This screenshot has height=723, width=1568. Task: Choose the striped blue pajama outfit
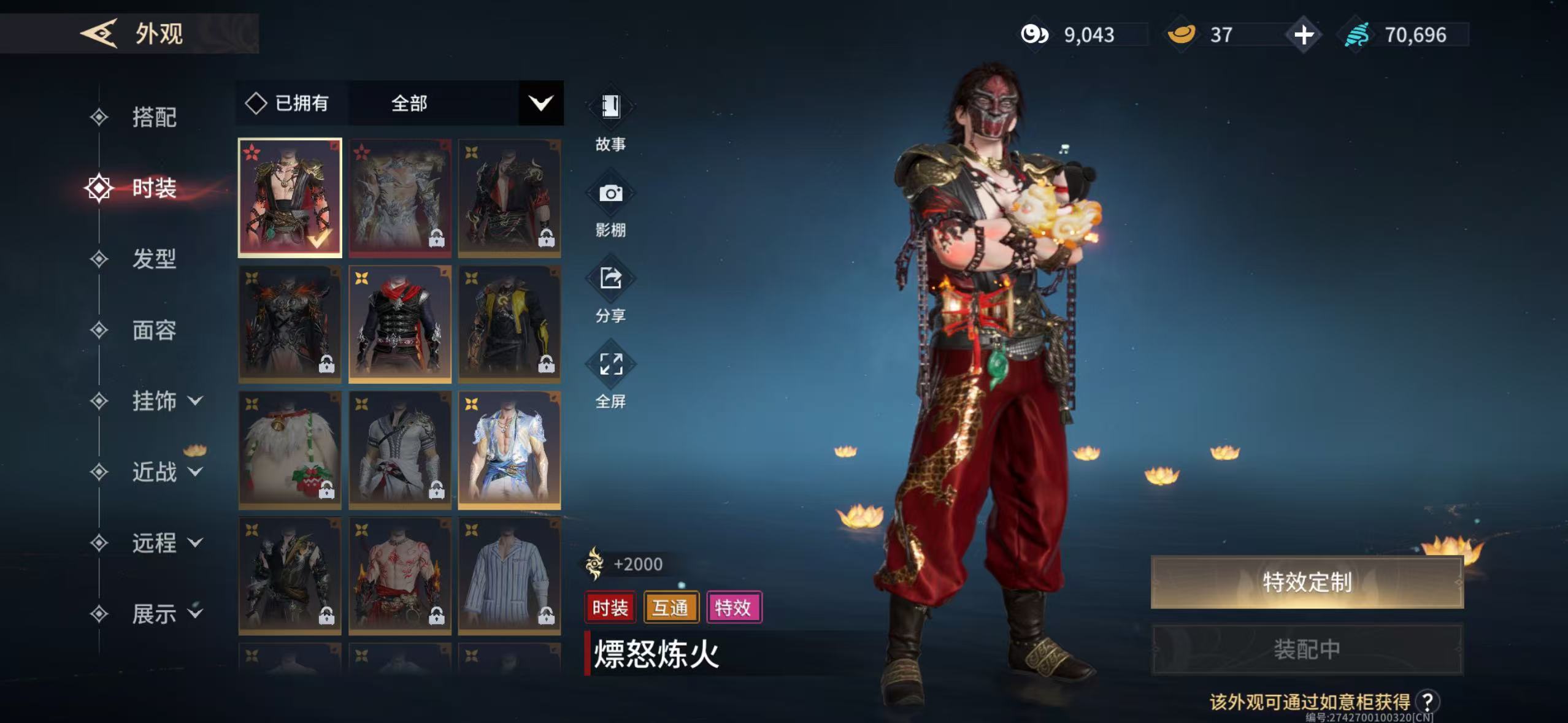[509, 576]
